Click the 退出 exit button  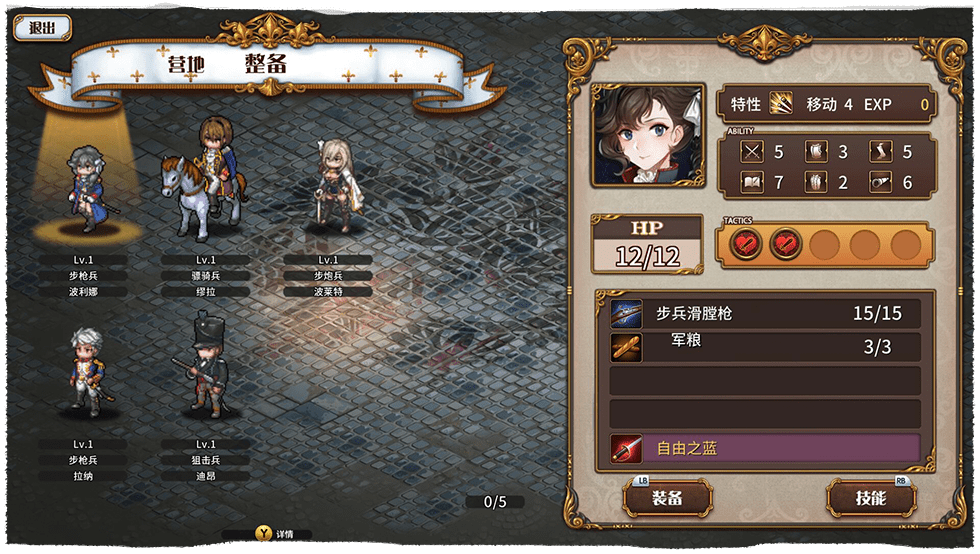point(42,28)
